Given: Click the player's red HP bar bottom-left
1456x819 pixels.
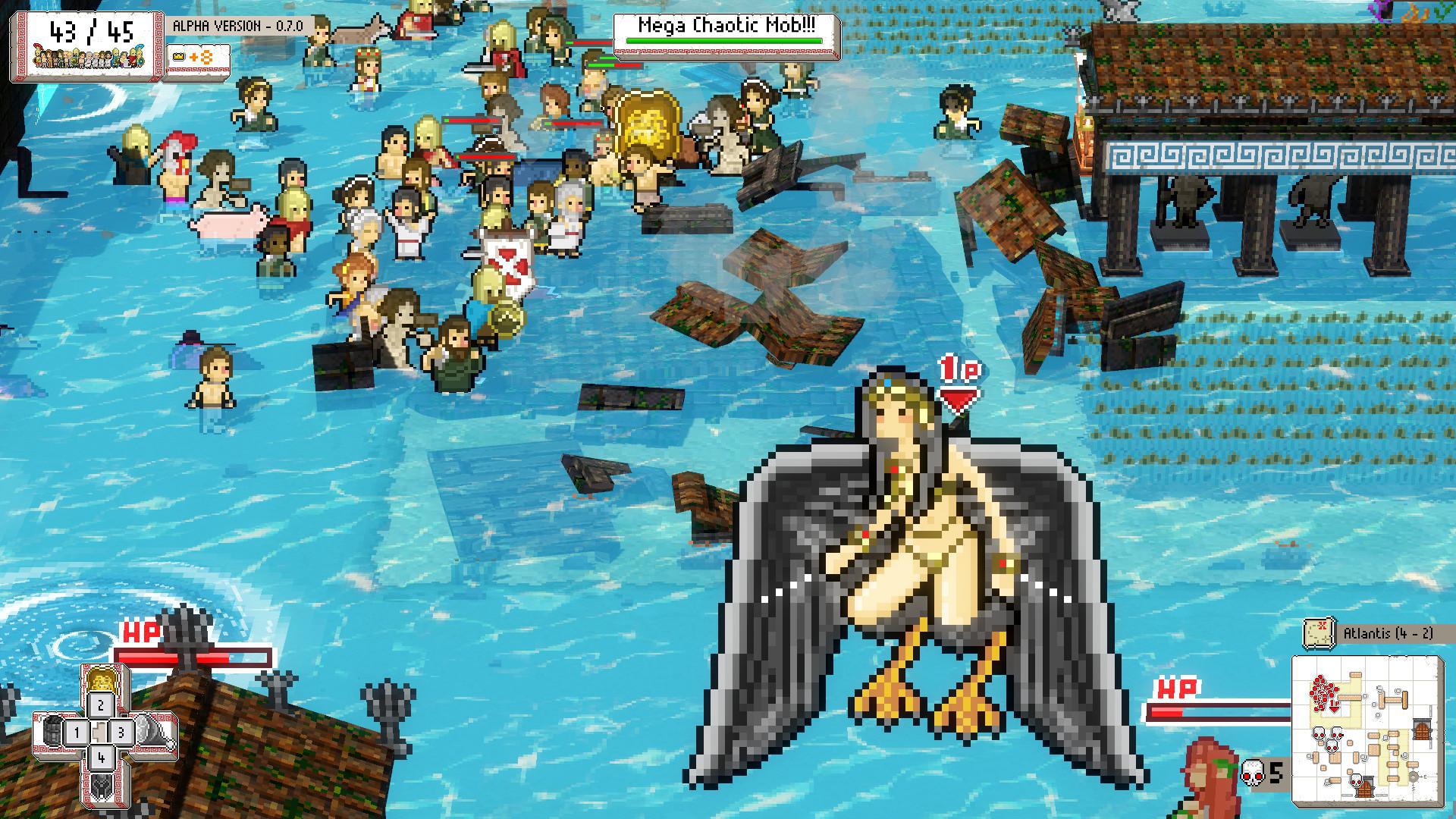Looking at the screenshot, I should [x=193, y=657].
